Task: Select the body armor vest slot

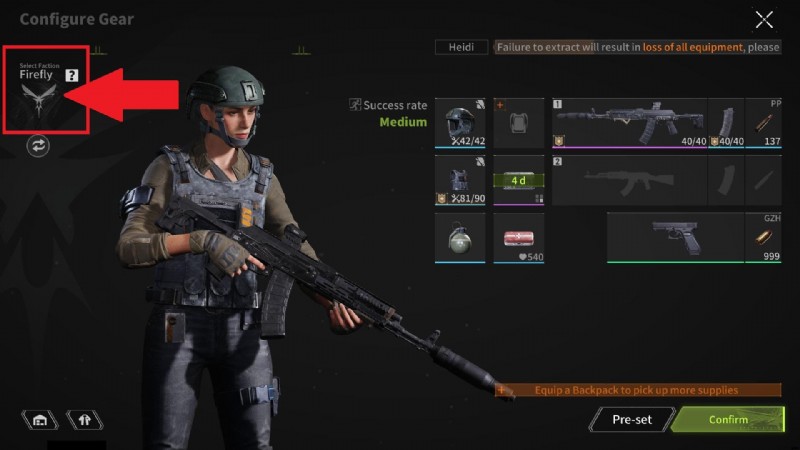Action: [460, 180]
